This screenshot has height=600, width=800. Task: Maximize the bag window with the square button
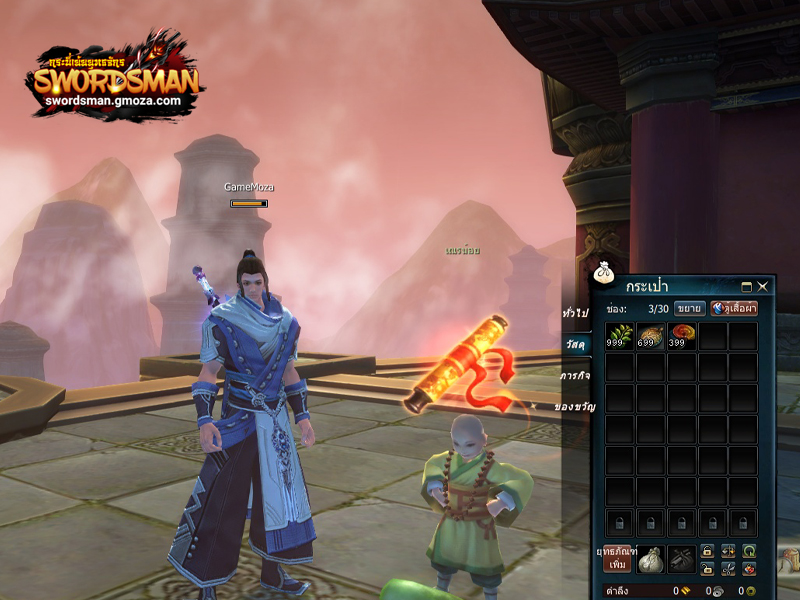pos(747,287)
